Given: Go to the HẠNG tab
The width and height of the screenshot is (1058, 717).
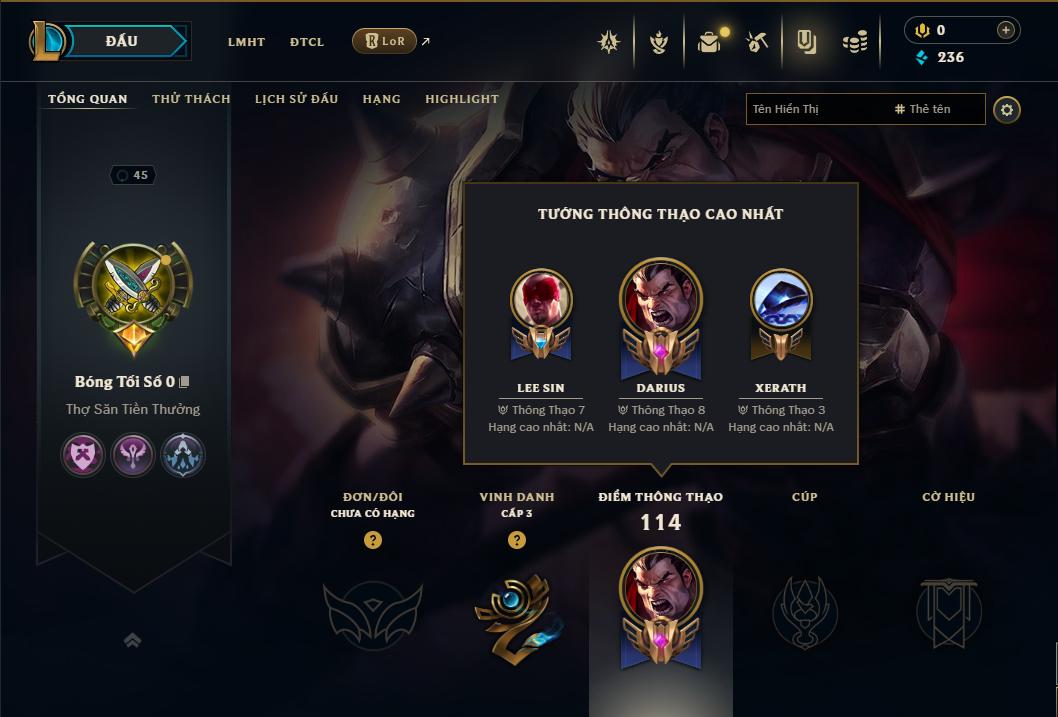Looking at the screenshot, I should [x=381, y=99].
